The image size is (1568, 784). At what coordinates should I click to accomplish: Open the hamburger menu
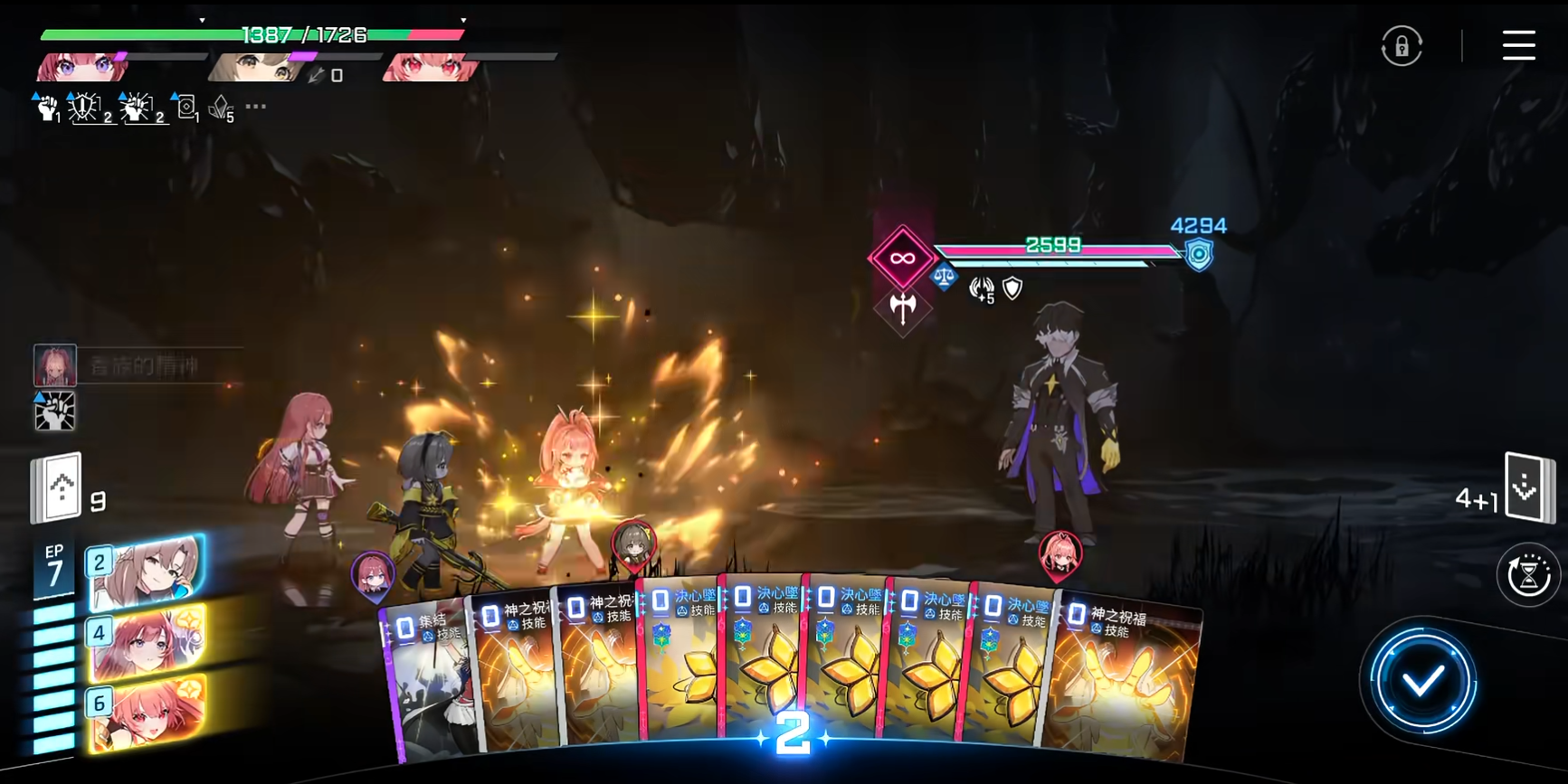click(x=1518, y=45)
